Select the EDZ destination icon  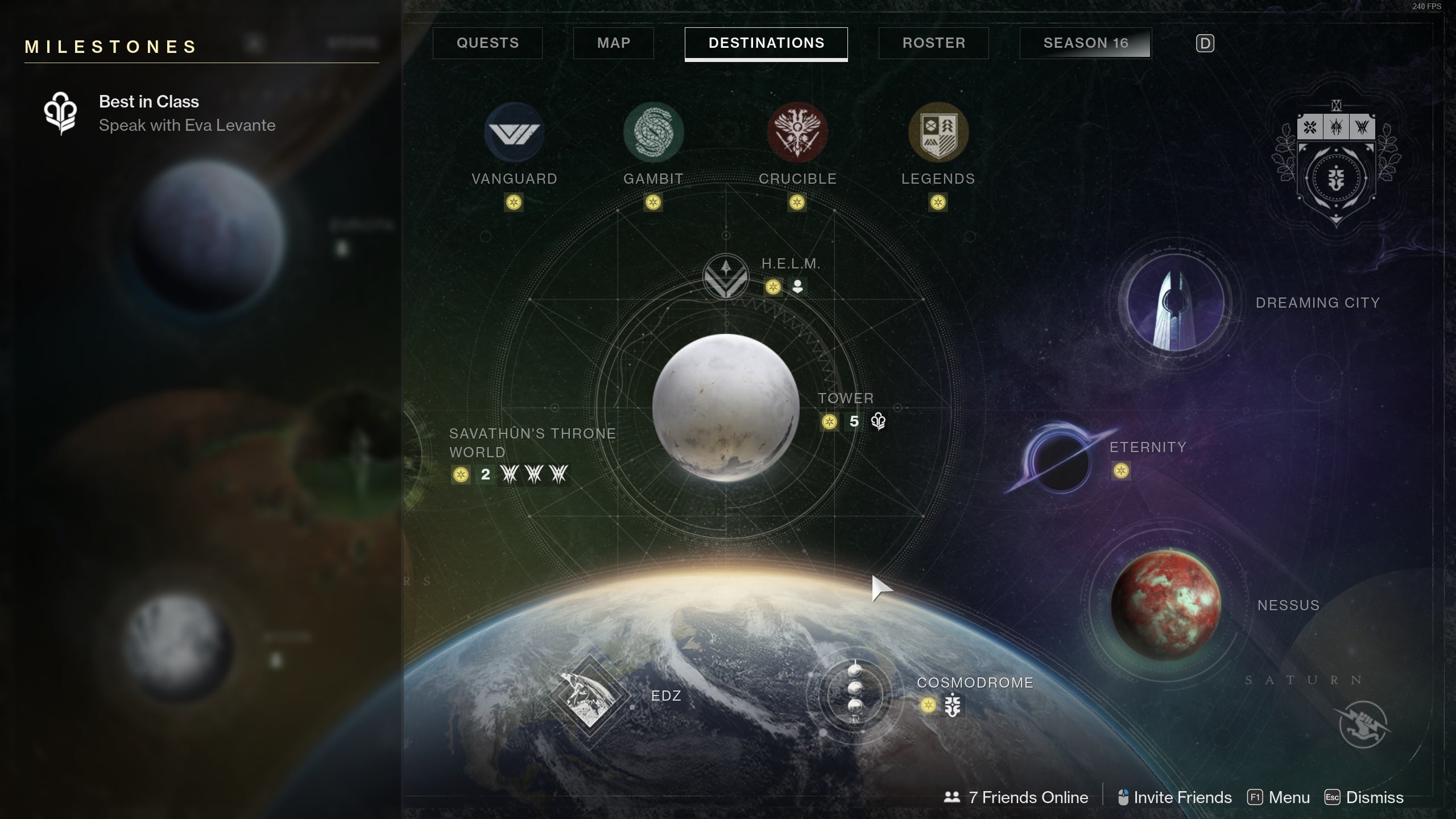point(589,696)
